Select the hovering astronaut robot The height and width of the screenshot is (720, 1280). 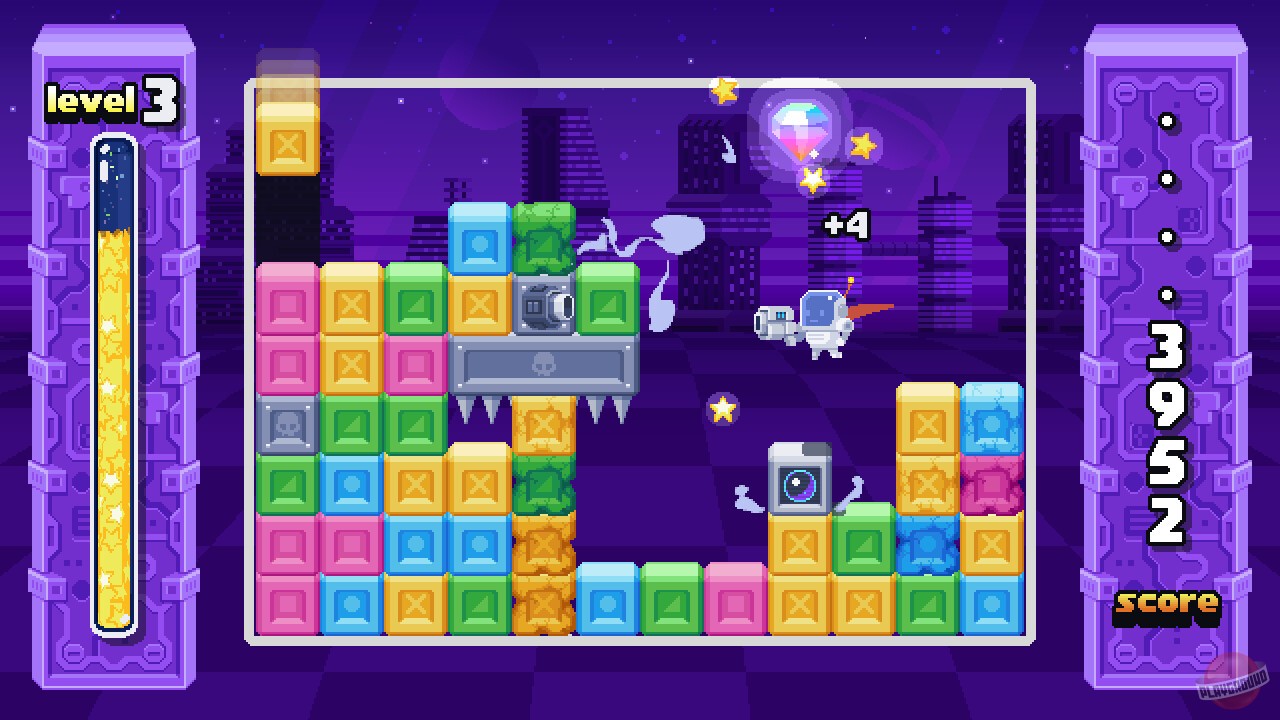tap(820, 318)
